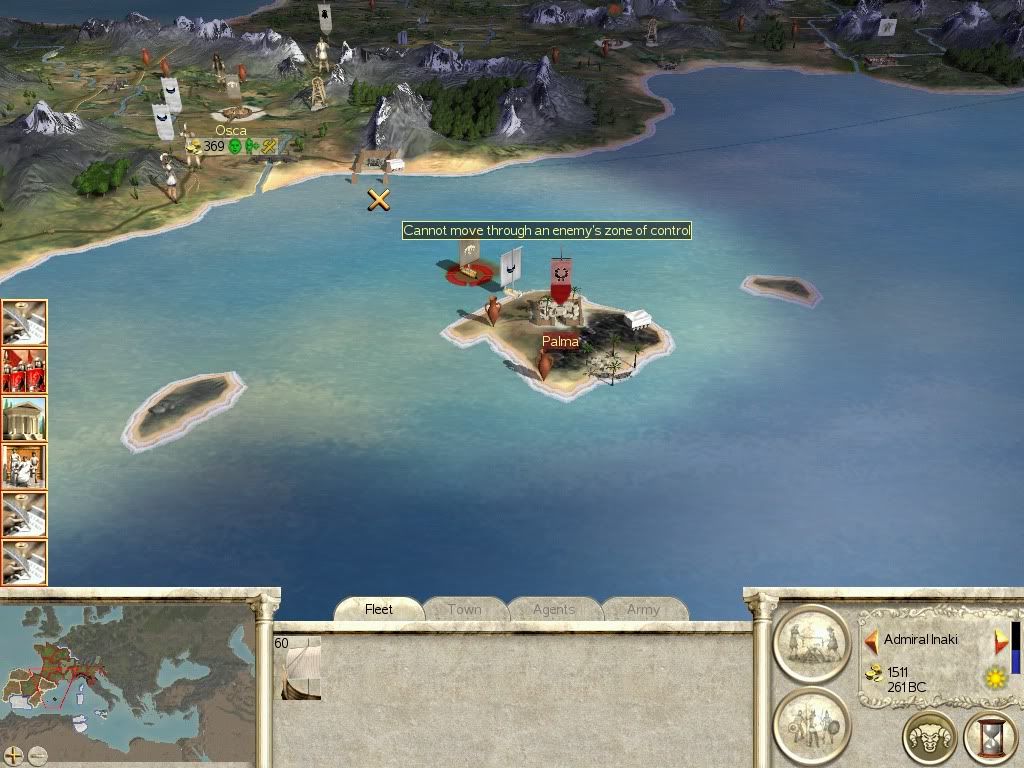The width and height of the screenshot is (1024, 768).
Task: Switch to the Fleet tab
Action: [379, 609]
